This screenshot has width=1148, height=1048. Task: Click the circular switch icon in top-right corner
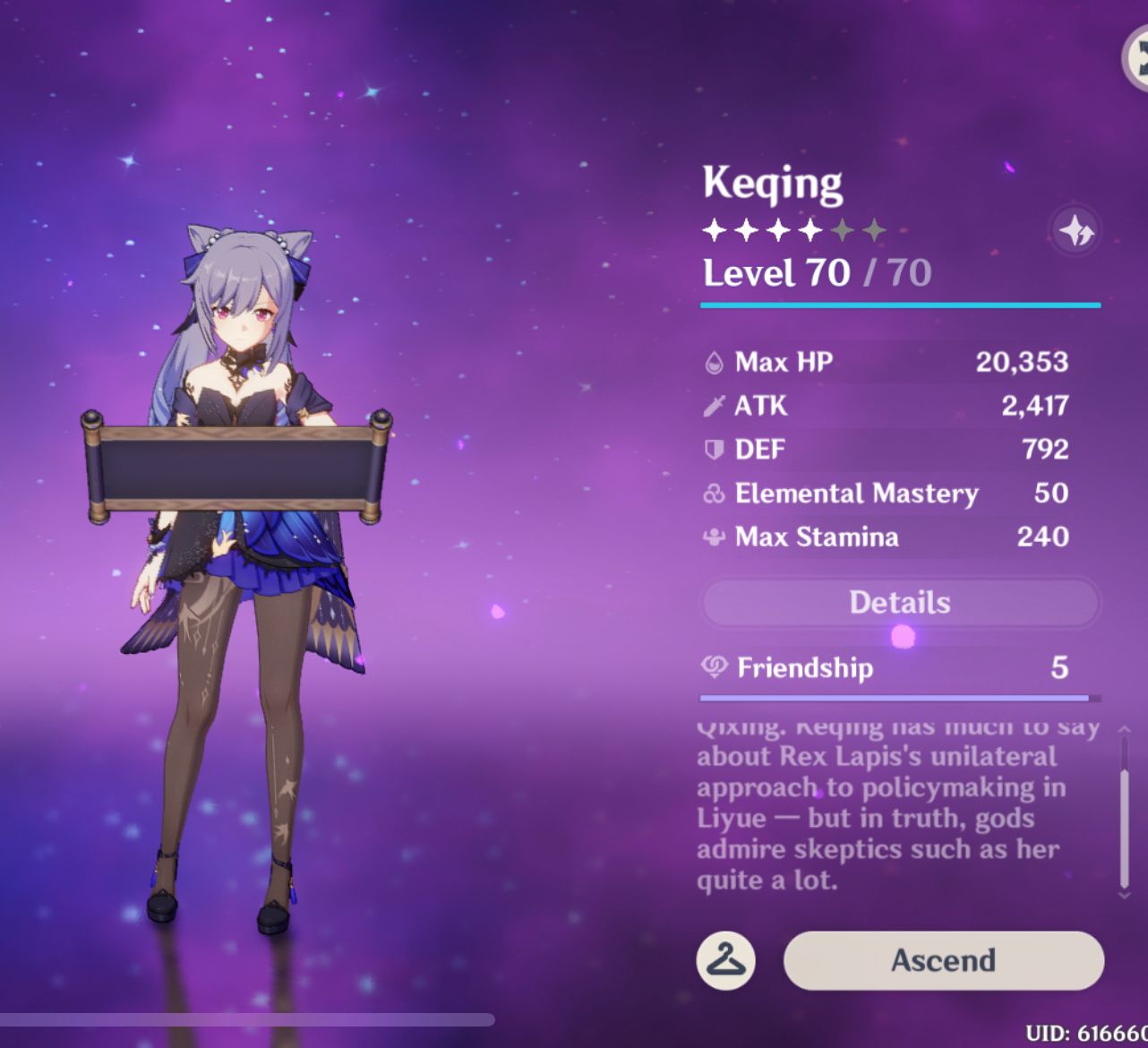coord(1138,57)
